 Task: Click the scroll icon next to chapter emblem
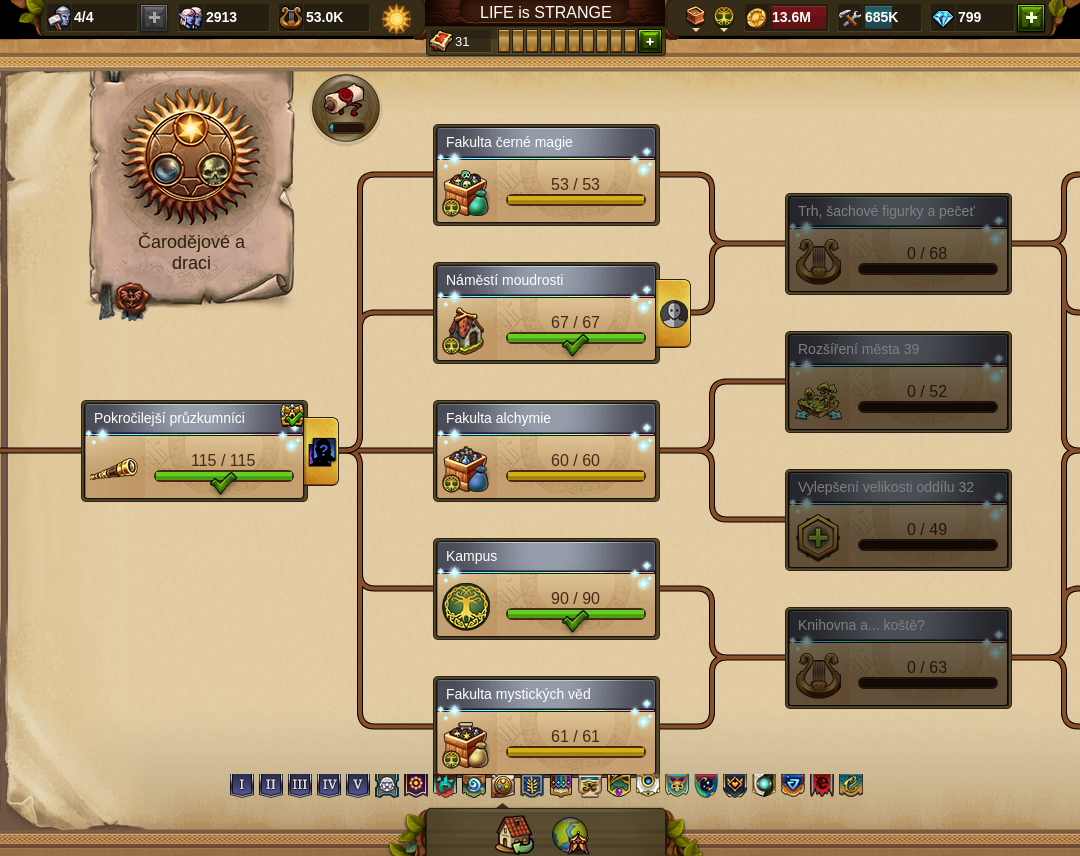click(x=346, y=106)
